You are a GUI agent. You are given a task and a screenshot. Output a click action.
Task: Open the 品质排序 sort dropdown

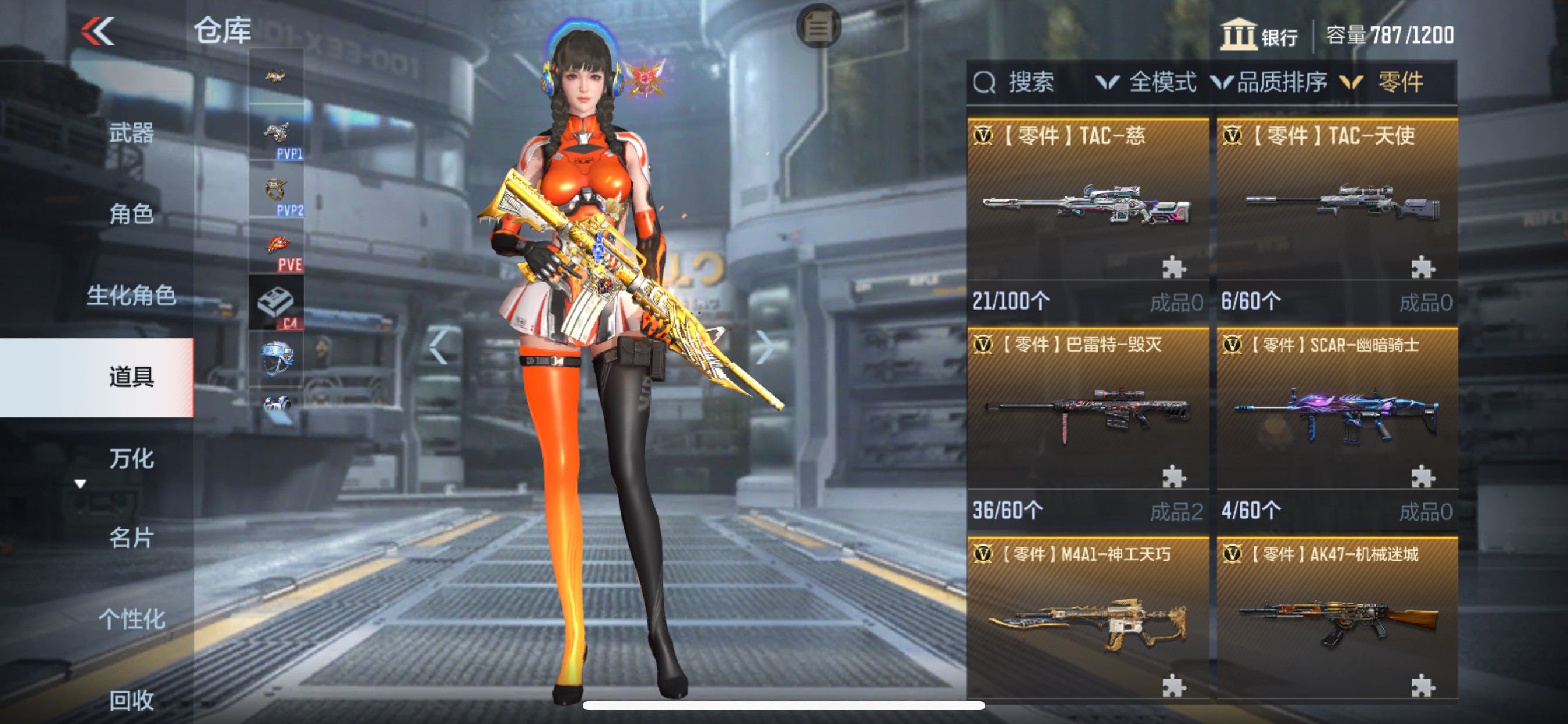click(1269, 82)
